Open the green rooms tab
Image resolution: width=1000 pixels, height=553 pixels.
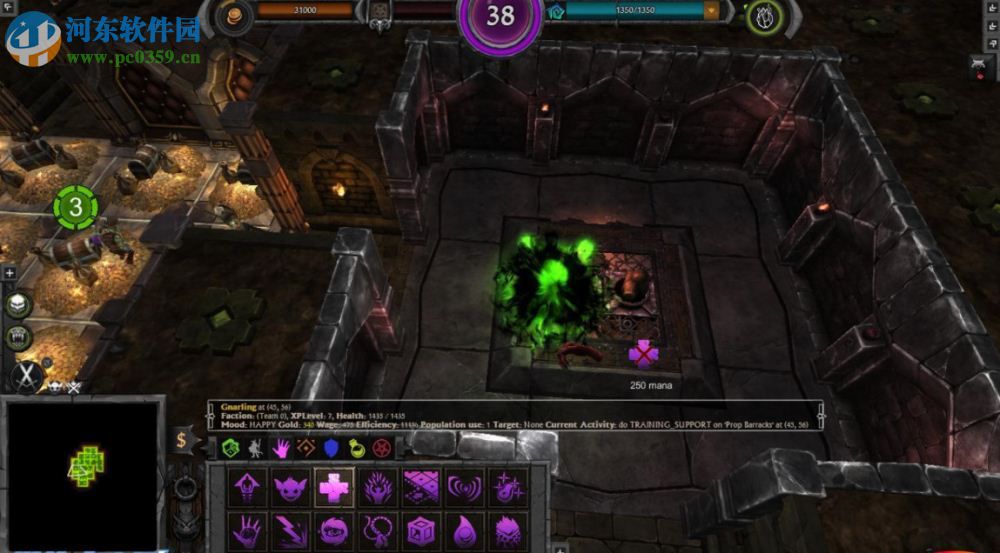pos(232,447)
